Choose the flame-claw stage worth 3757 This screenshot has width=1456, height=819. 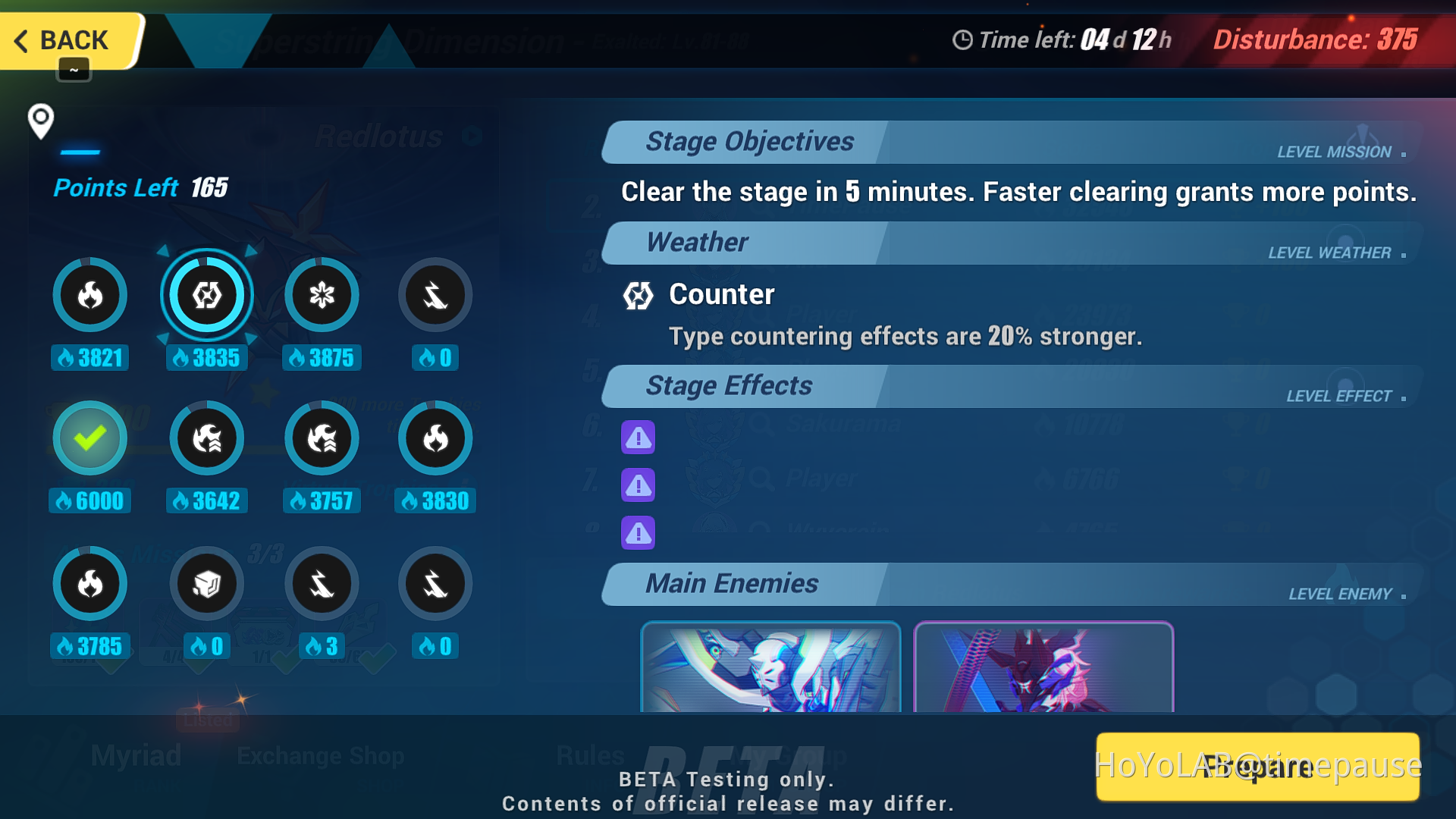pyautogui.click(x=322, y=438)
